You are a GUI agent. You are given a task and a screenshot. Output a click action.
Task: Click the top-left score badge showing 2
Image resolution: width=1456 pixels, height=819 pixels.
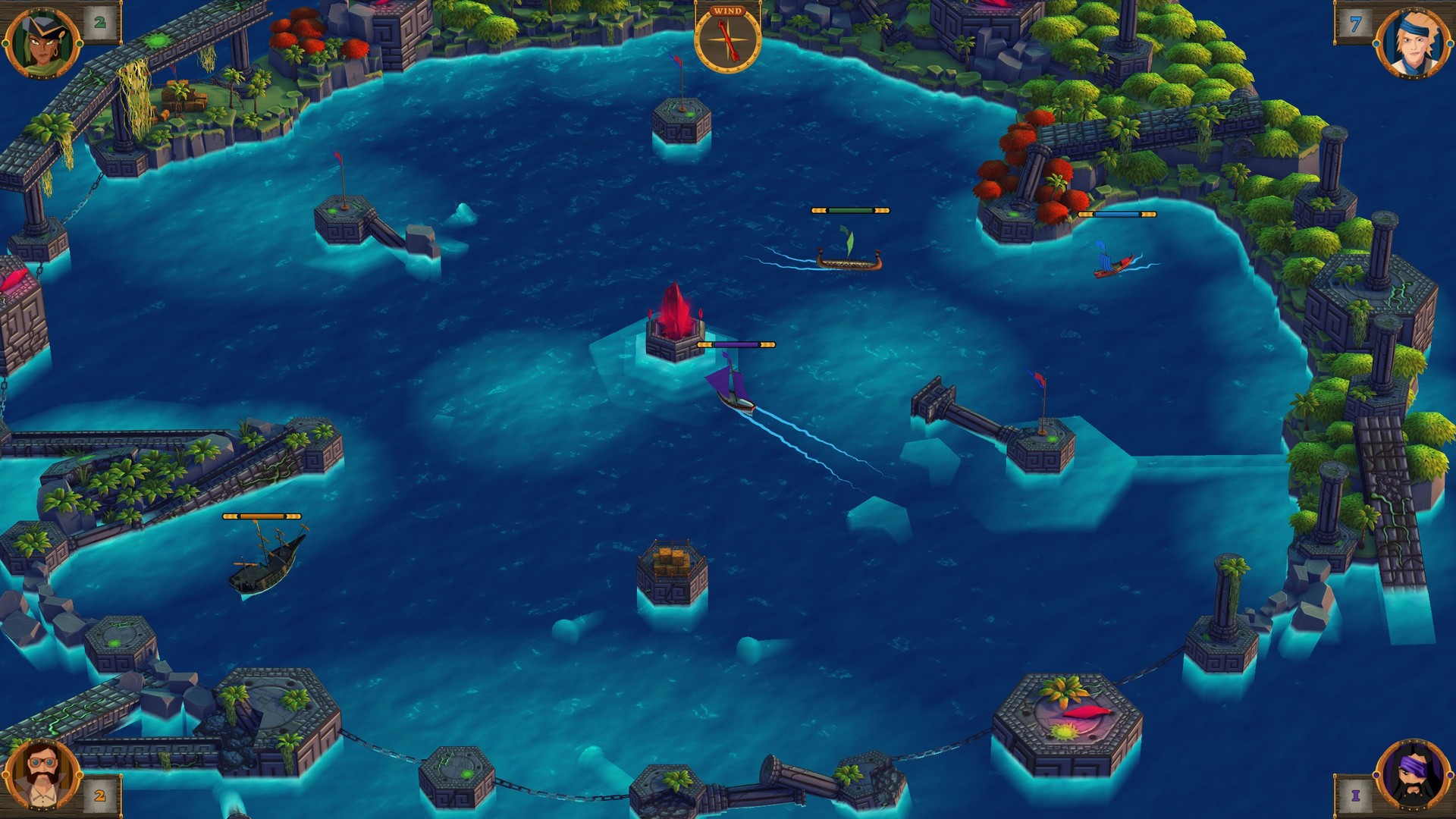pyautogui.click(x=99, y=24)
